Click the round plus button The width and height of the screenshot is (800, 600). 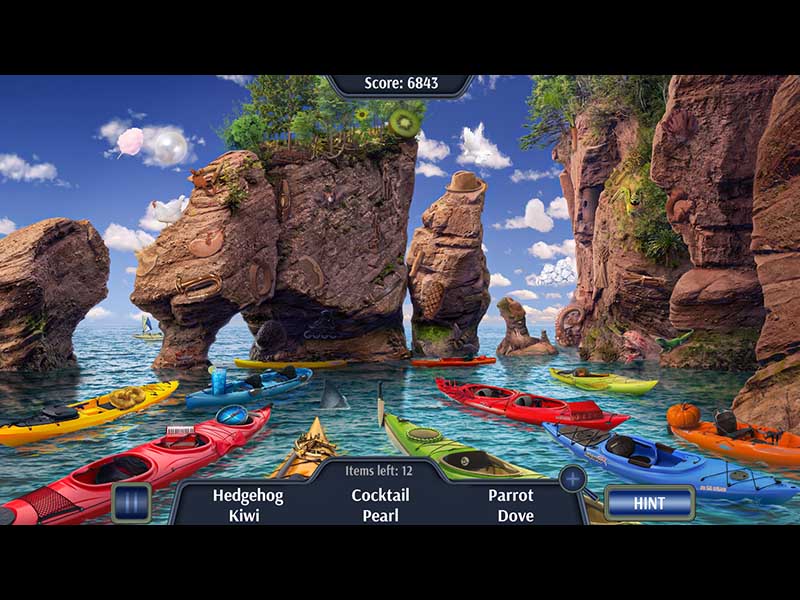click(x=572, y=478)
